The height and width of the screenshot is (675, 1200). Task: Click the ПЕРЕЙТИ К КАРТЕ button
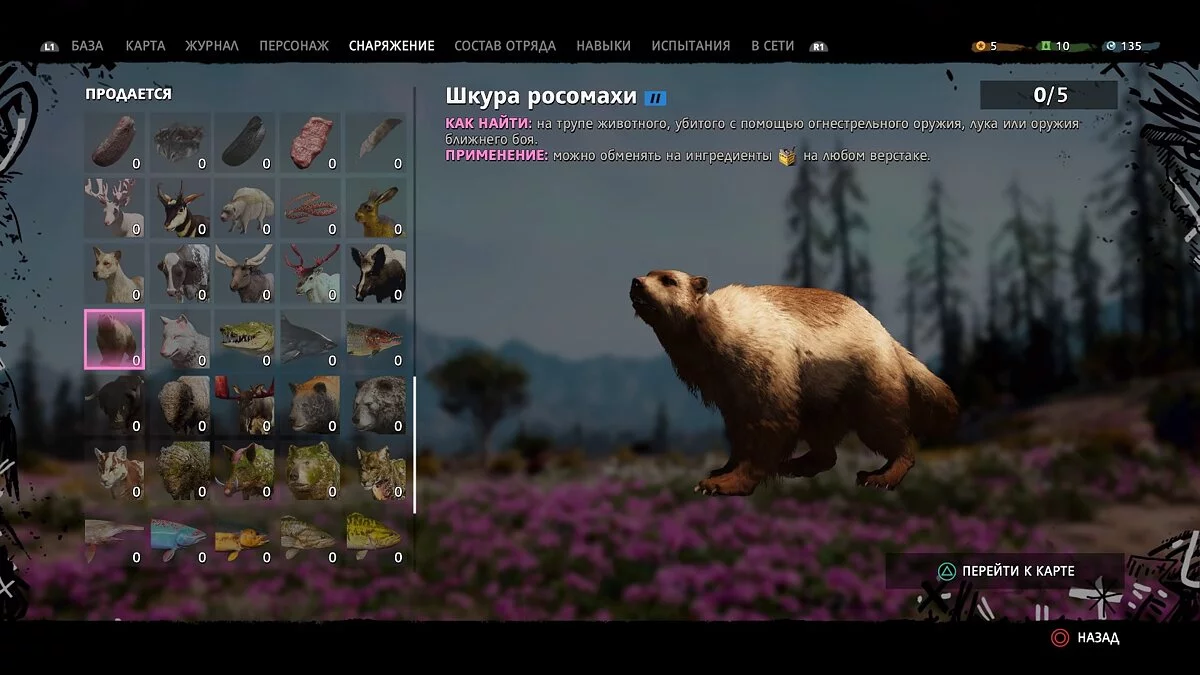tap(1005, 571)
